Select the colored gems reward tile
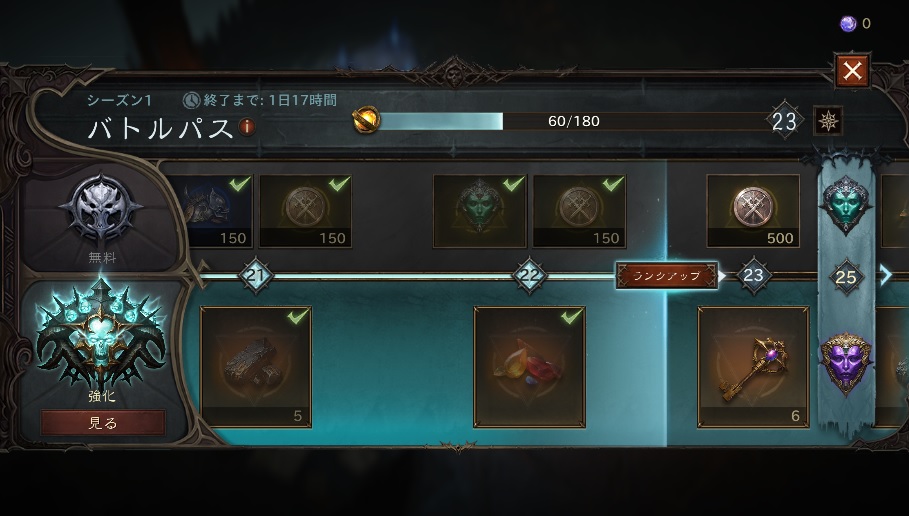Viewport: 909px width, 516px height. [529, 367]
